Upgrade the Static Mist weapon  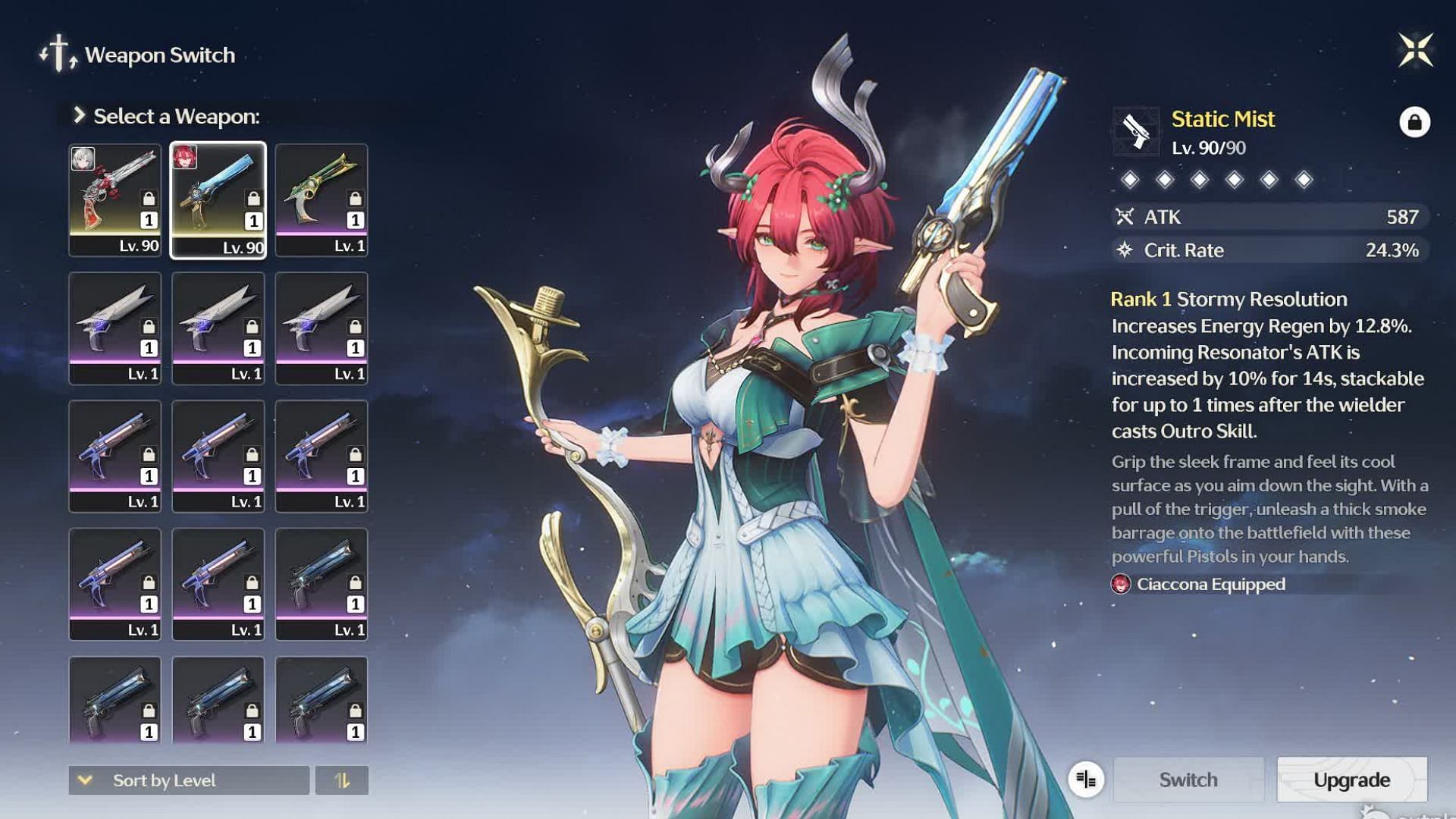pos(1351,780)
